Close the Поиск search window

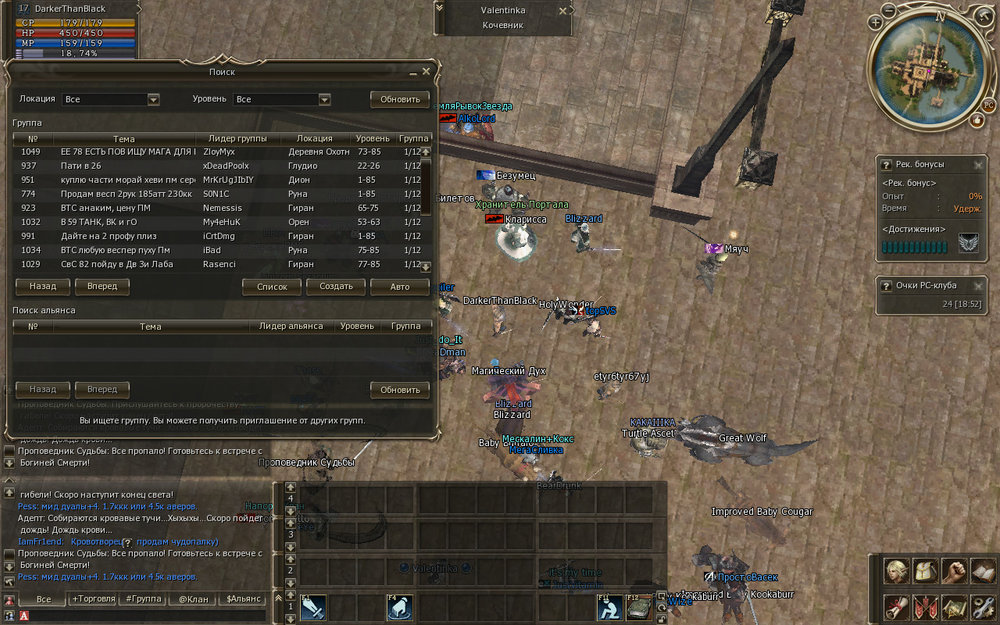tap(427, 72)
